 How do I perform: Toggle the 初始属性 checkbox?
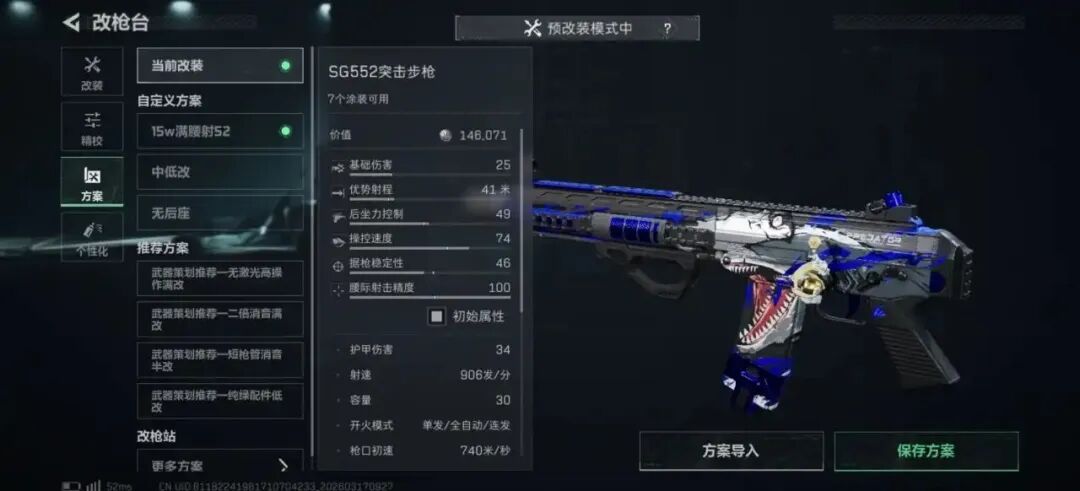(x=437, y=316)
